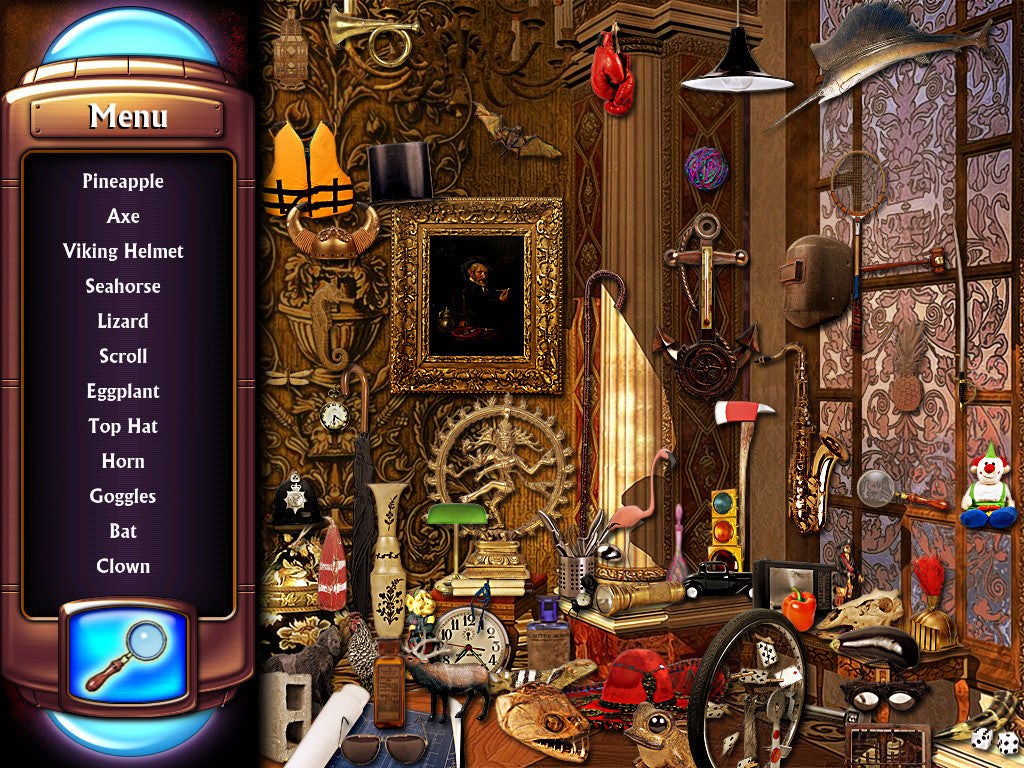1024x768 pixels.
Task: Click the Bat list entry
Action: 123,531
